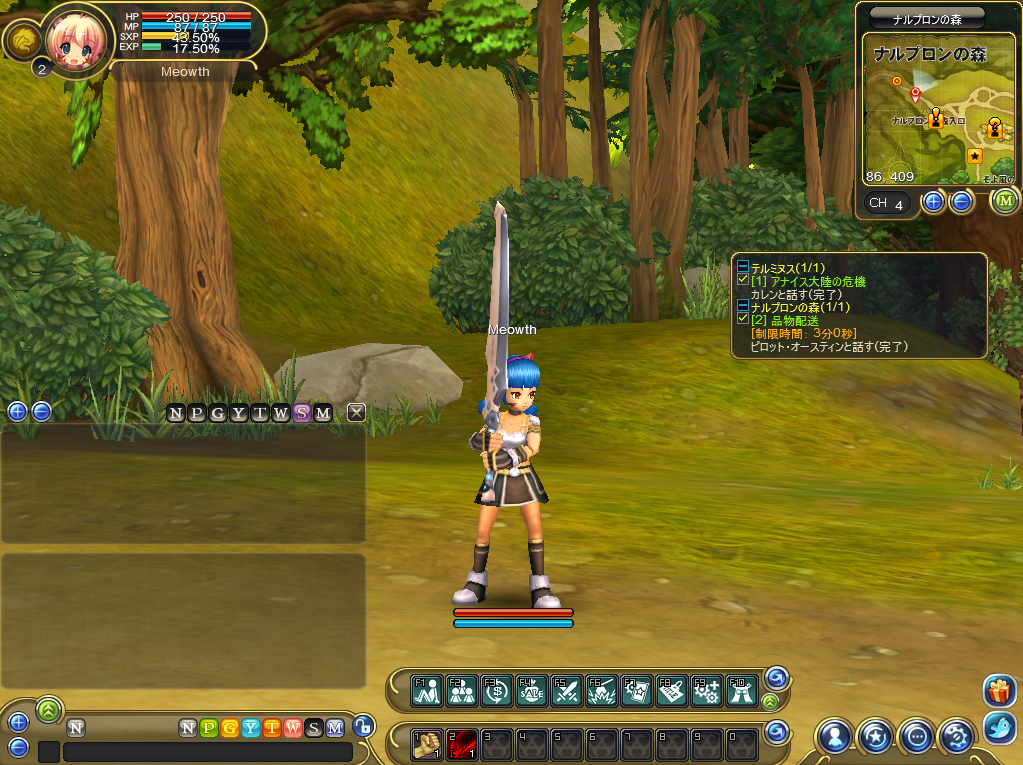Open the F9 gears settings icon

pyautogui.click(x=706, y=690)
